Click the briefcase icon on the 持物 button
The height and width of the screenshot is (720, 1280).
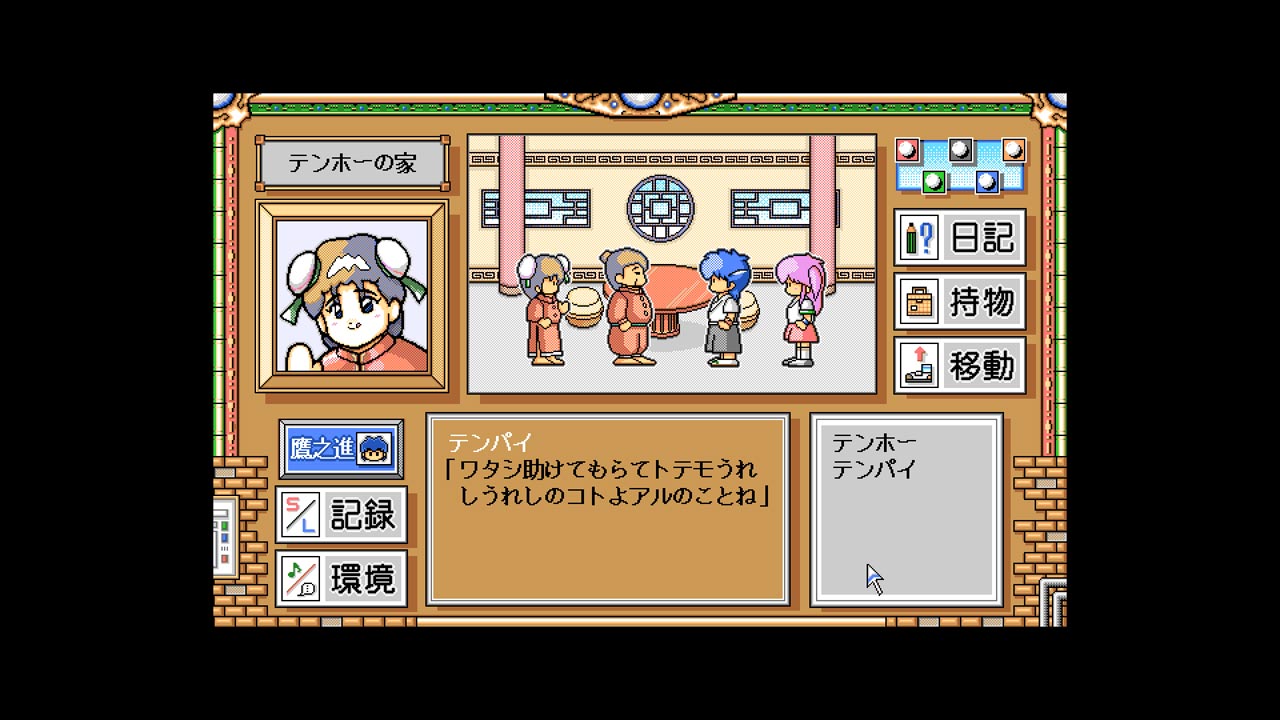[x=919, y=302]
